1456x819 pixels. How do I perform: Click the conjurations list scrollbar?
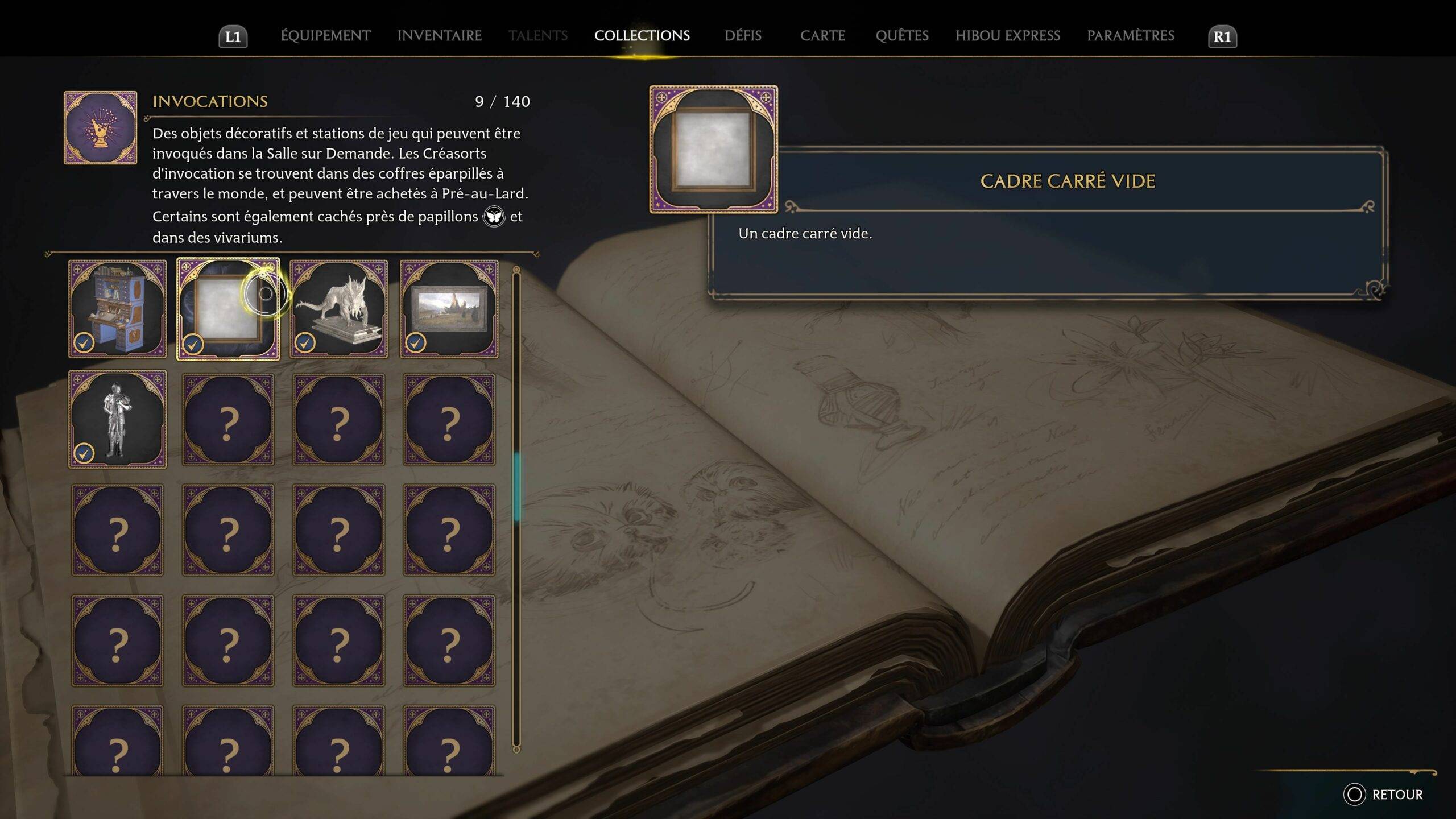[x=516, y=487]
